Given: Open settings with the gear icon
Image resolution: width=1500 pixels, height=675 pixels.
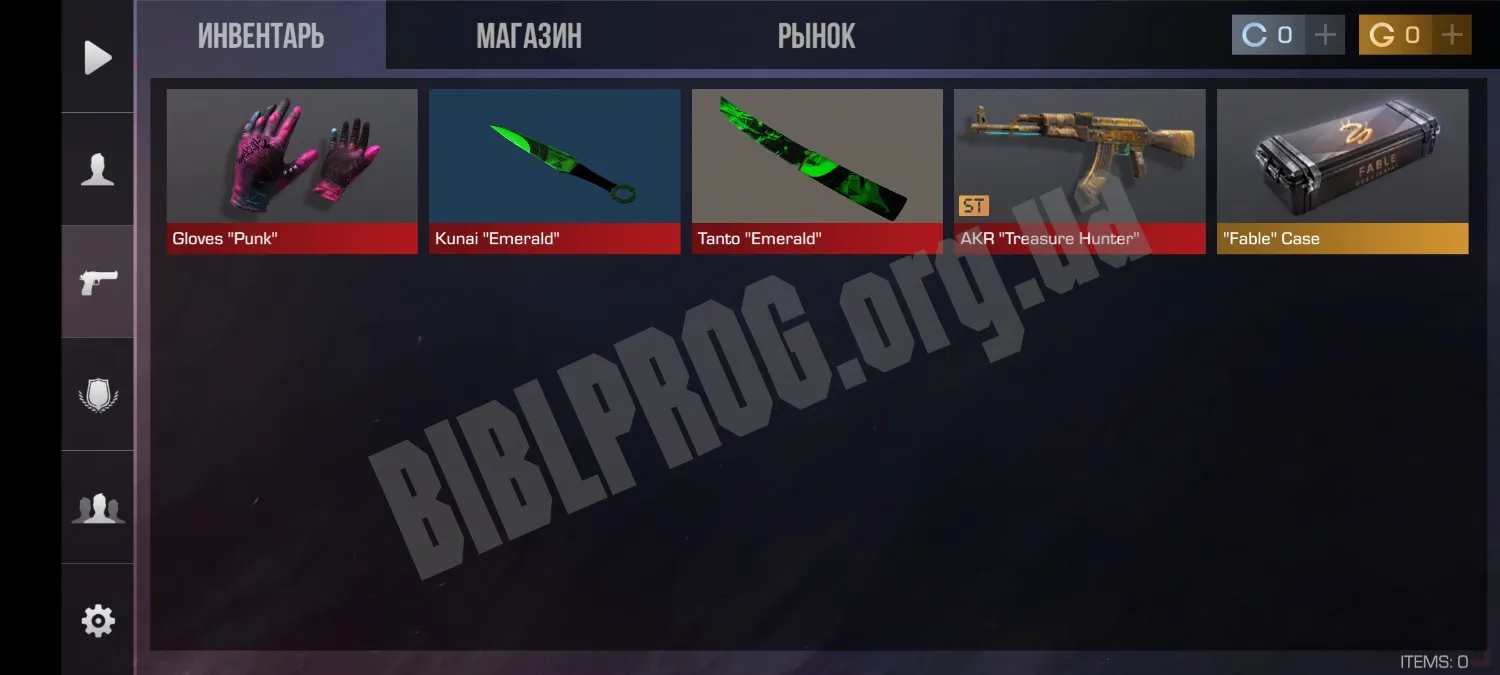Looking at the screenshot, I should click(x=98, y=621).
